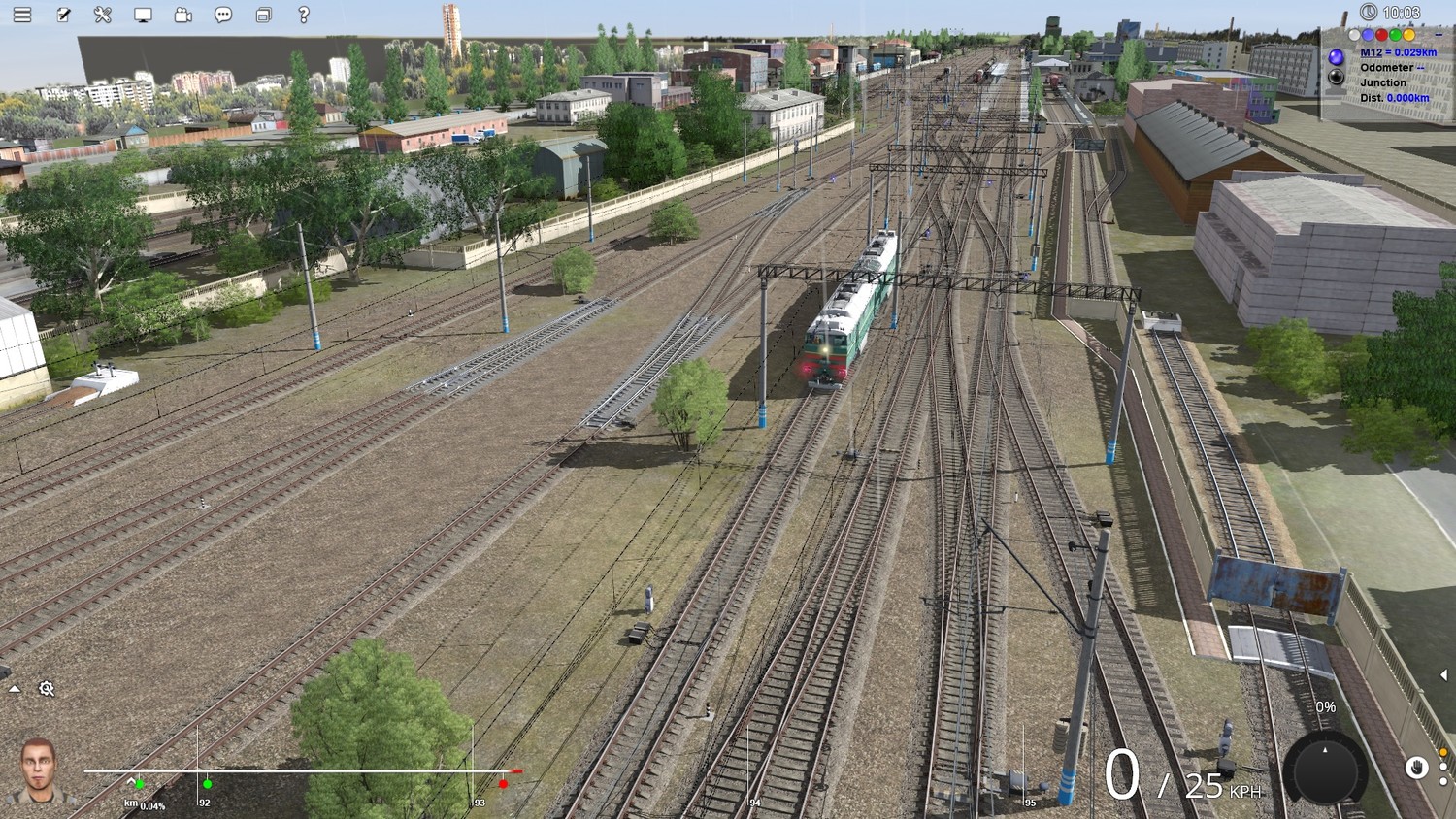
Task: Open the main hamburger menu
Action: (x=21, y=15)
